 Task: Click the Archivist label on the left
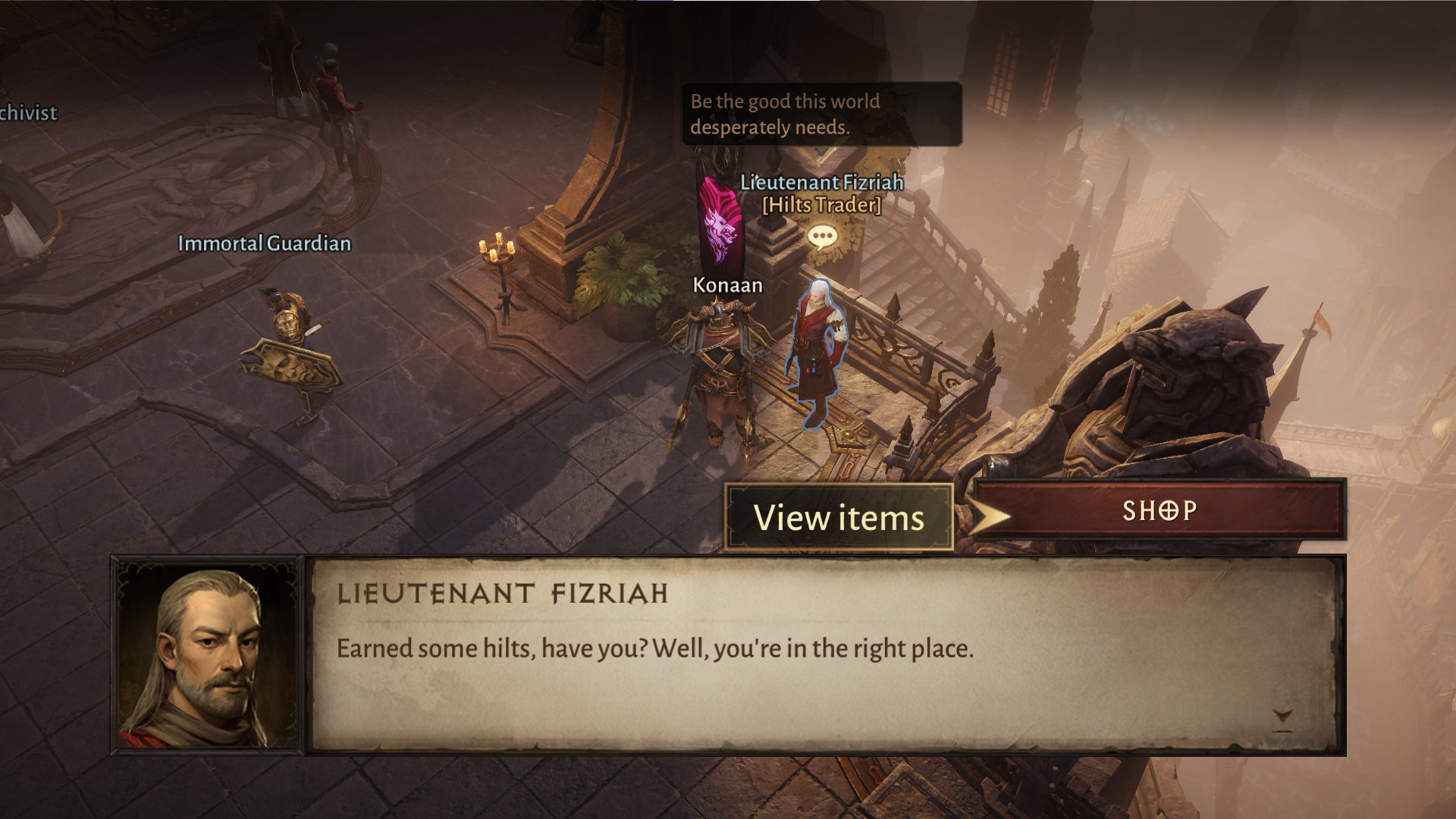pos(28,112)
